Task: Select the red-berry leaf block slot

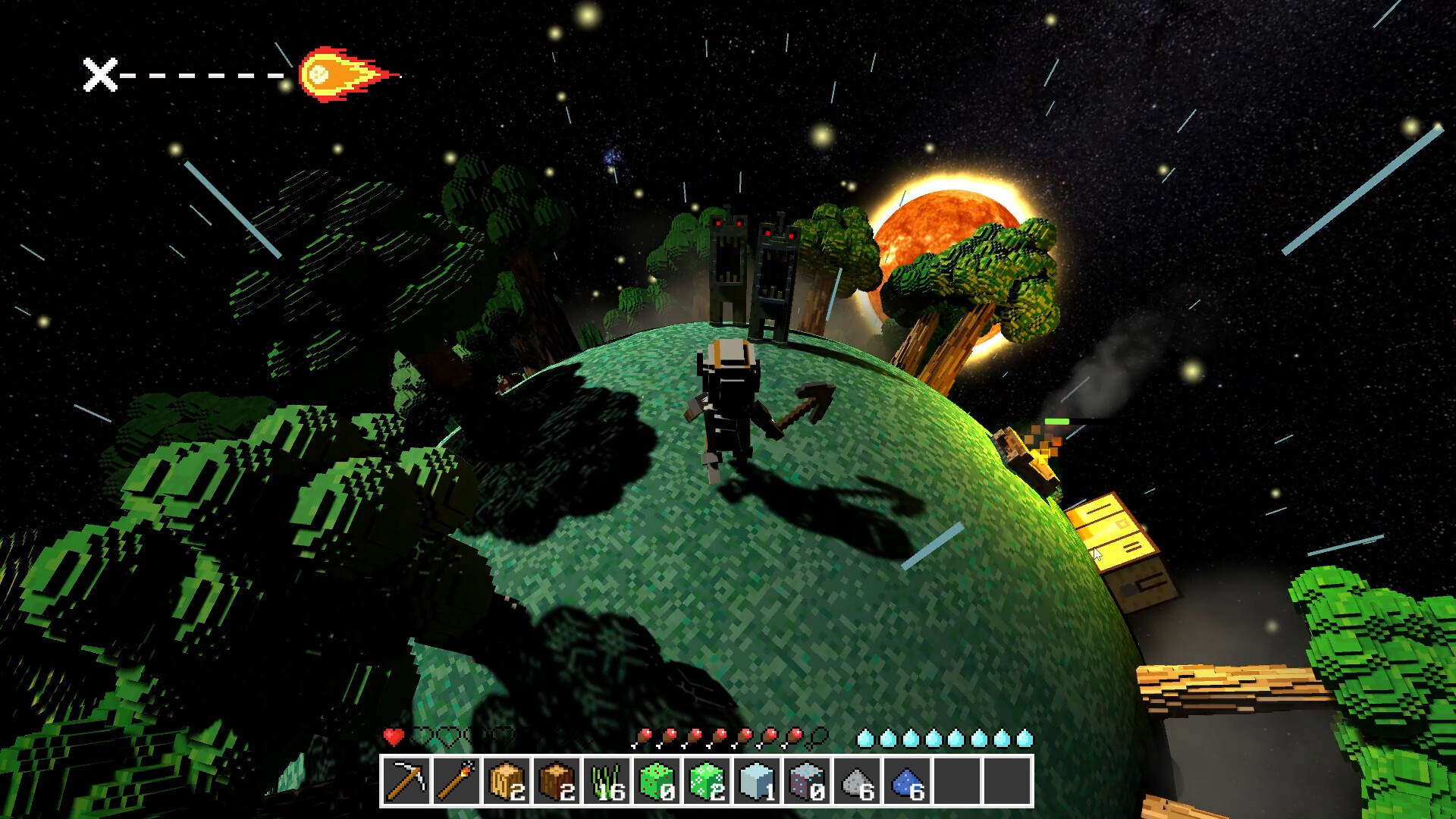Action: 657,781
